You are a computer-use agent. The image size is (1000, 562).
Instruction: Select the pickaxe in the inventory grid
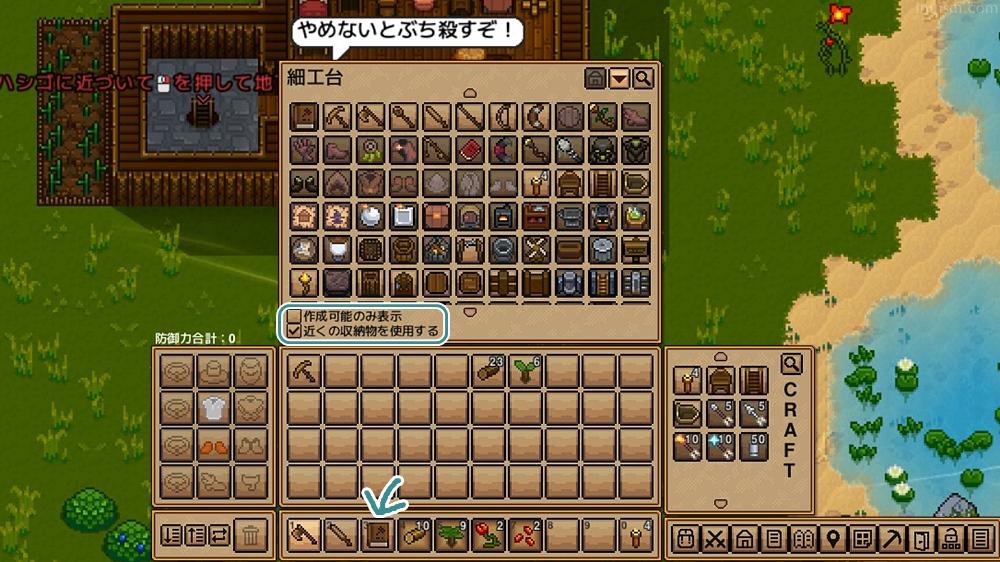[304, 372]
